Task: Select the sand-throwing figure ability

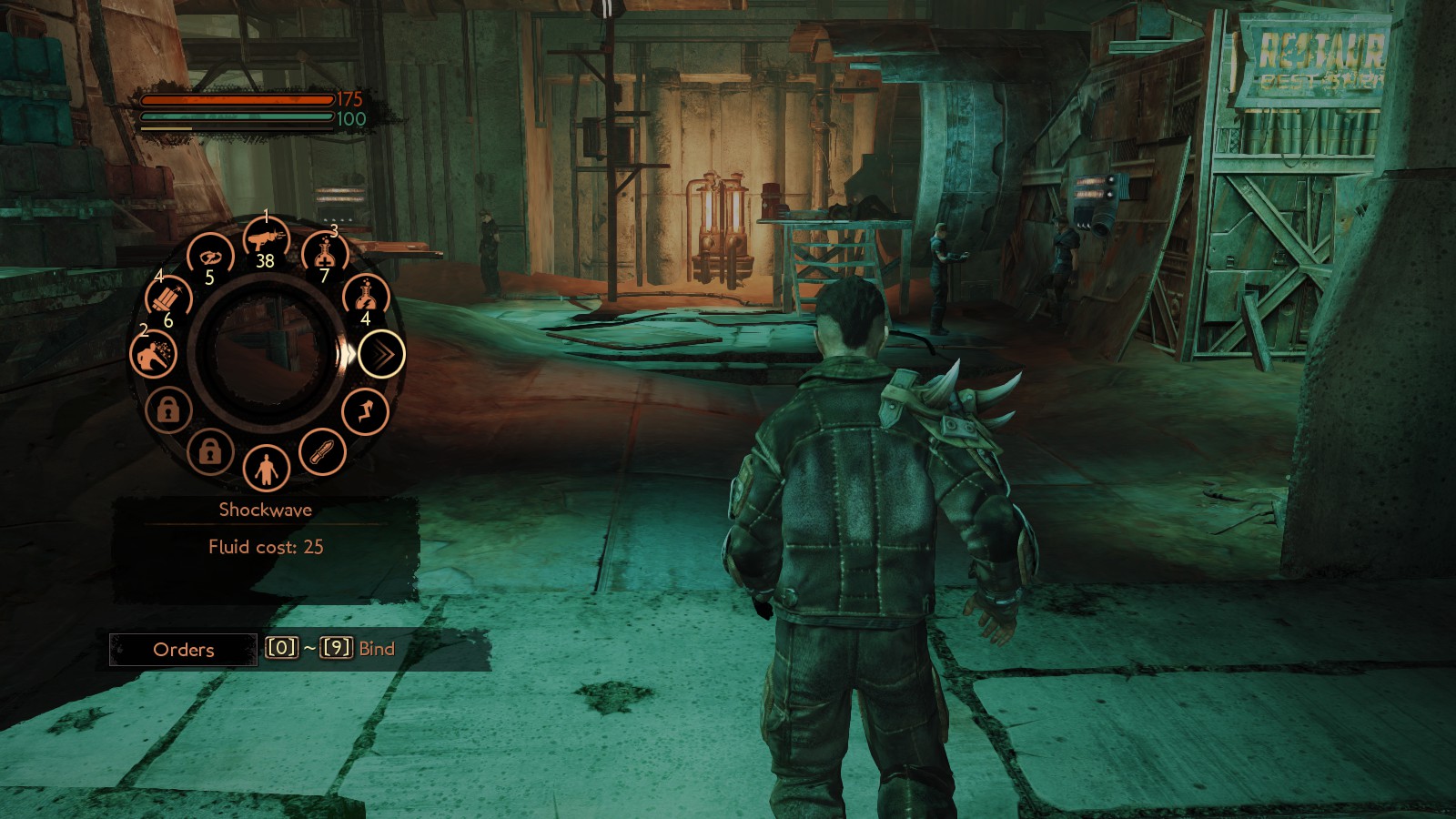Action: pyautogui.click(x=153, y=354)
